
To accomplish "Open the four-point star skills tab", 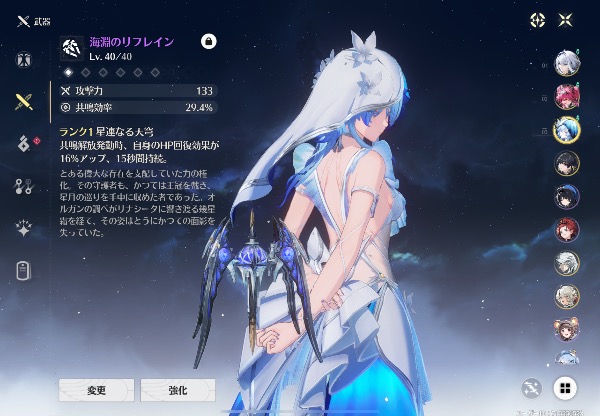I will coord(23,227).
